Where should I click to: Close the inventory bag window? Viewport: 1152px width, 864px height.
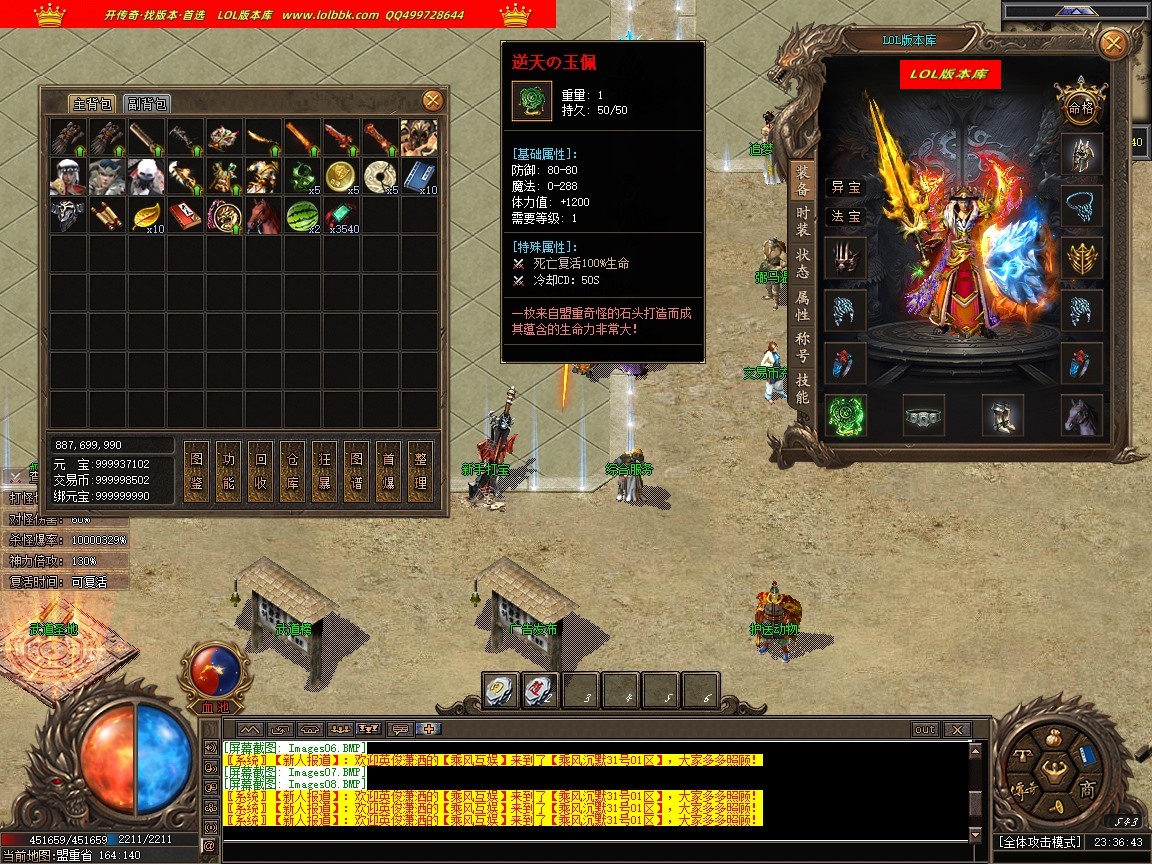tap(433, 100)
